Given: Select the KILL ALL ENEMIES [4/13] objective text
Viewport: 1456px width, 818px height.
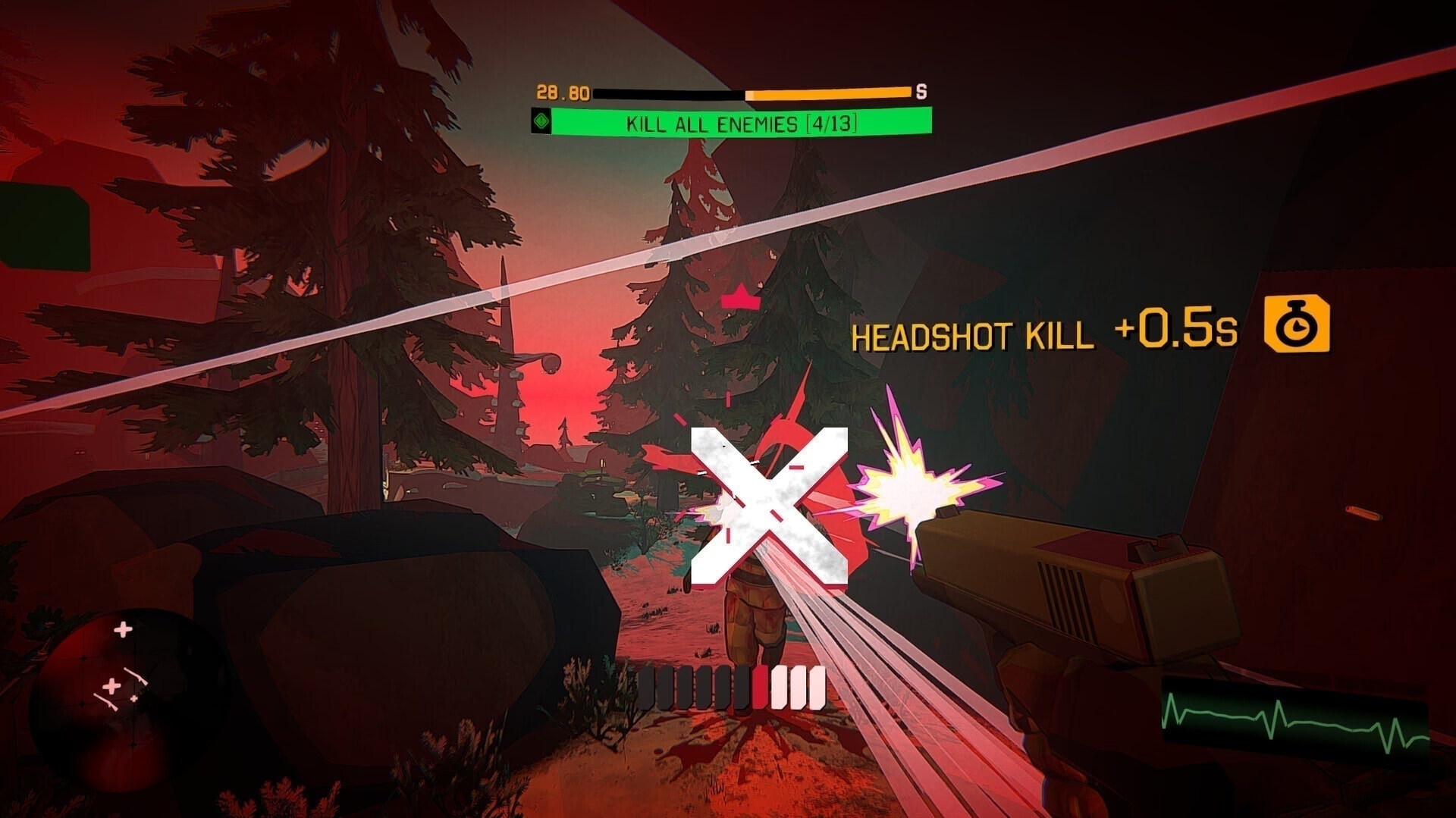Looking at the screenshot, I should pos(741,123).
